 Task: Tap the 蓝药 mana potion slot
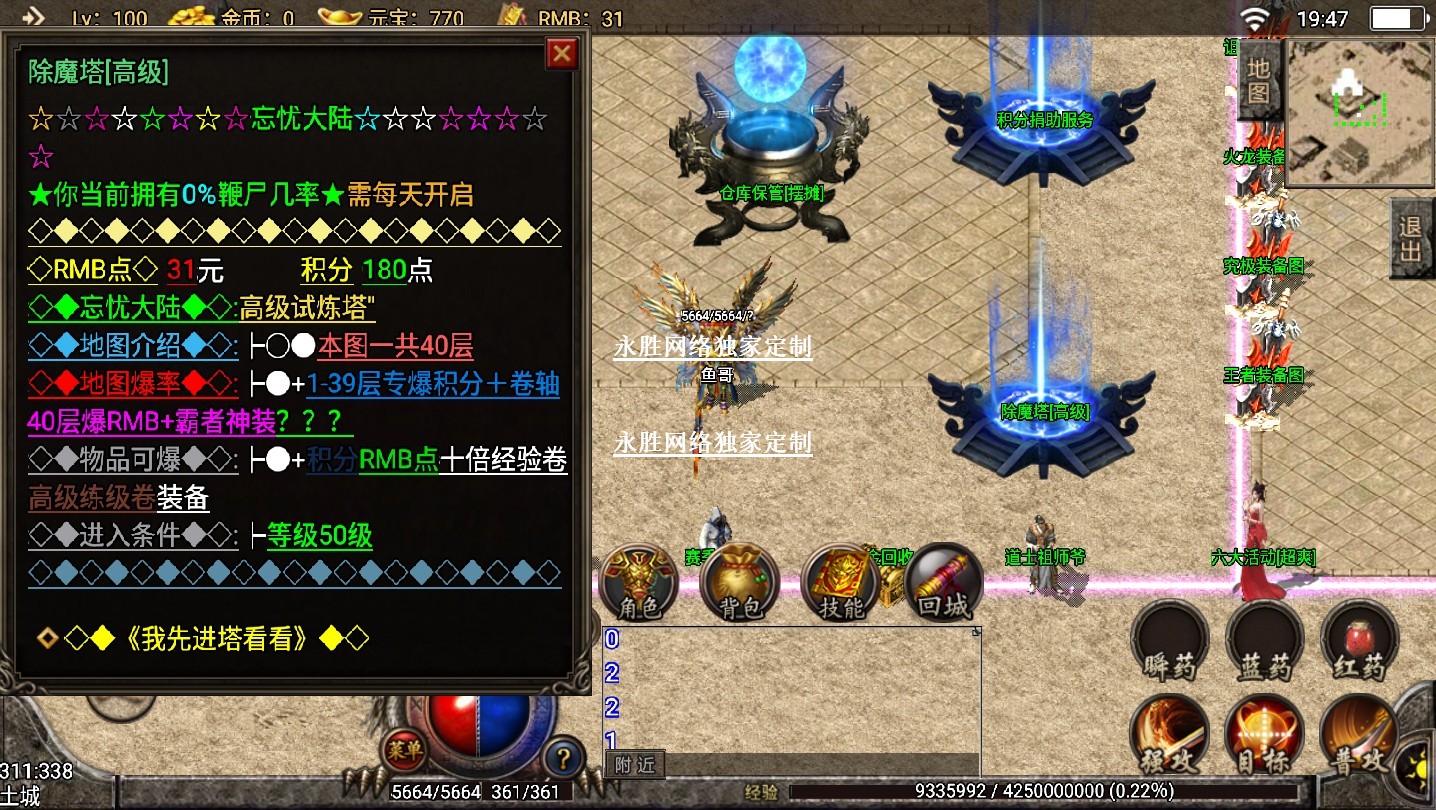[1264, 642]
